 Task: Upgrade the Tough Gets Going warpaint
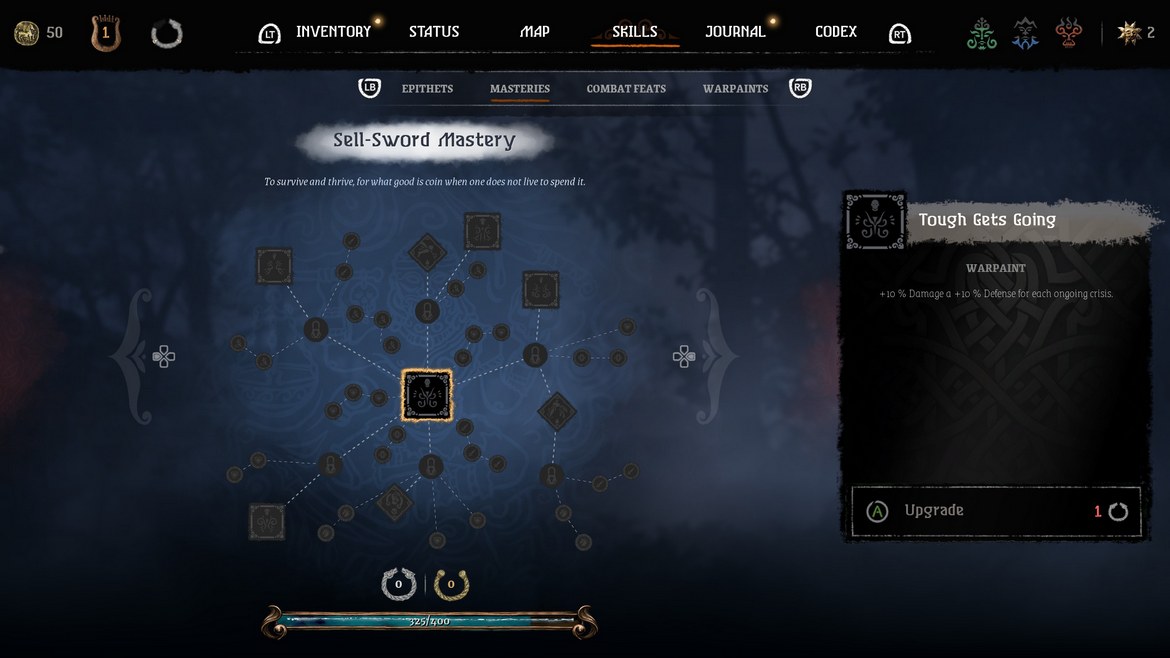[x=995, y=511]
